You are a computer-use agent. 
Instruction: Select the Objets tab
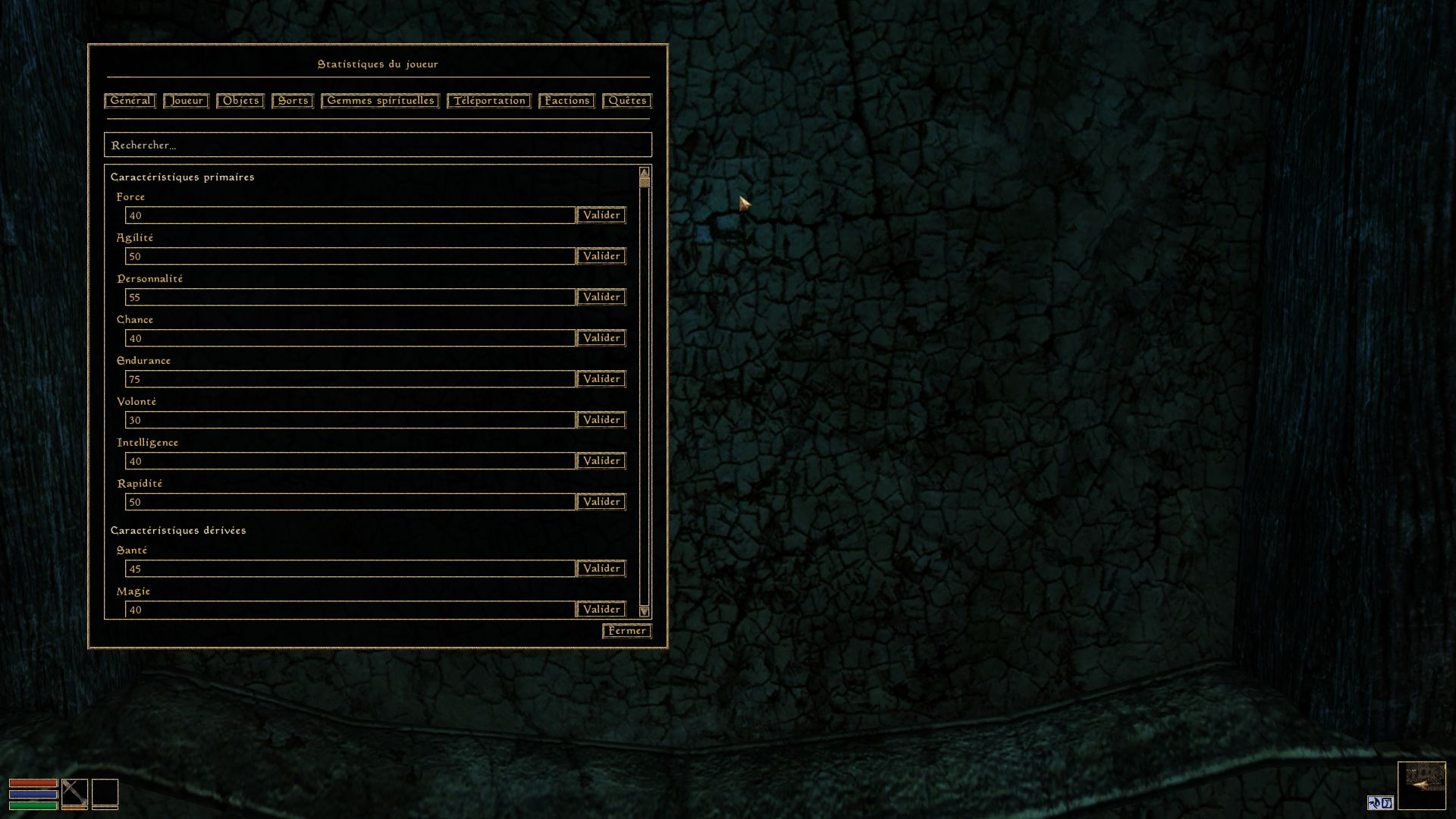(240, 101)
